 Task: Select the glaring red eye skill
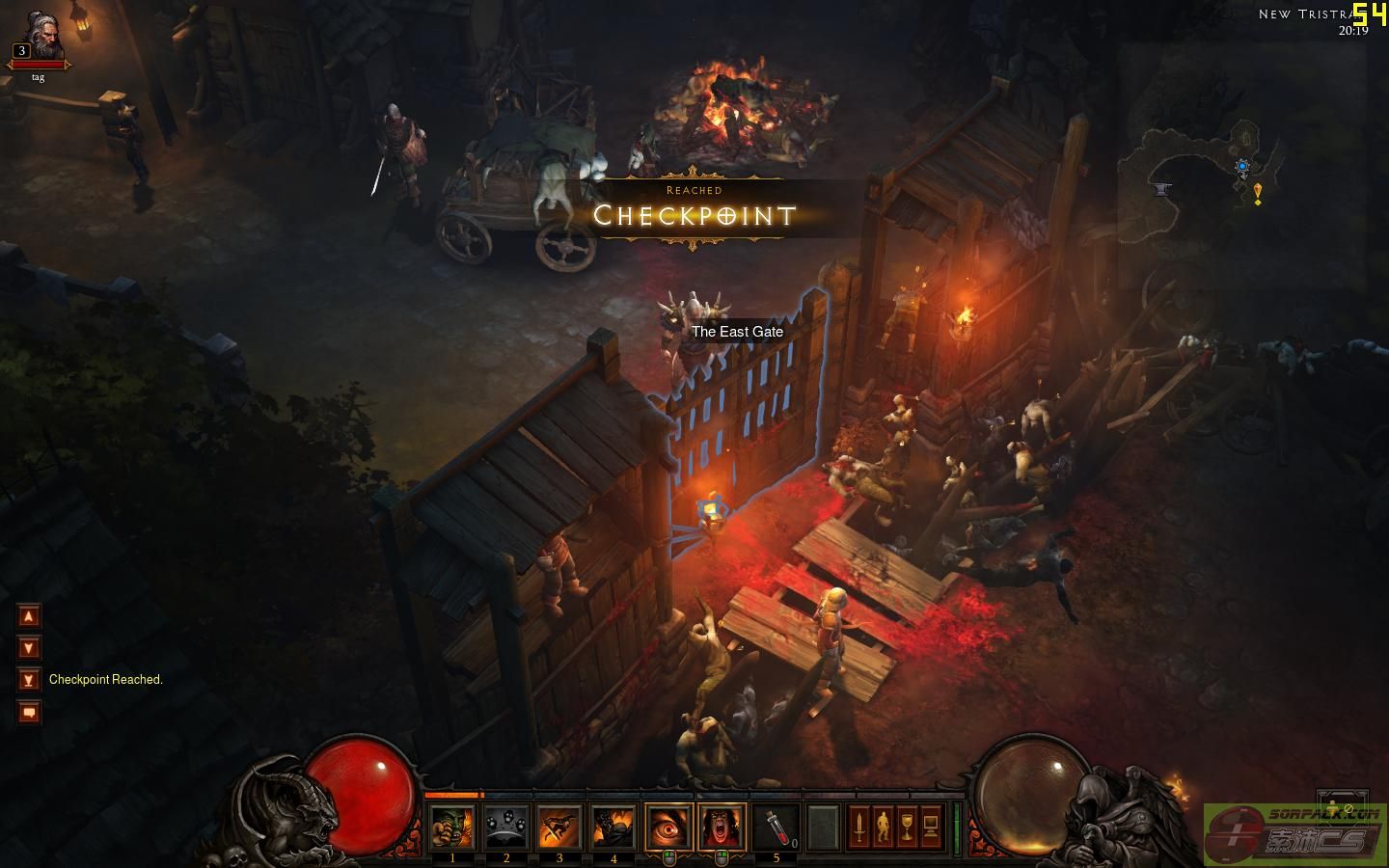coord(668,827)
